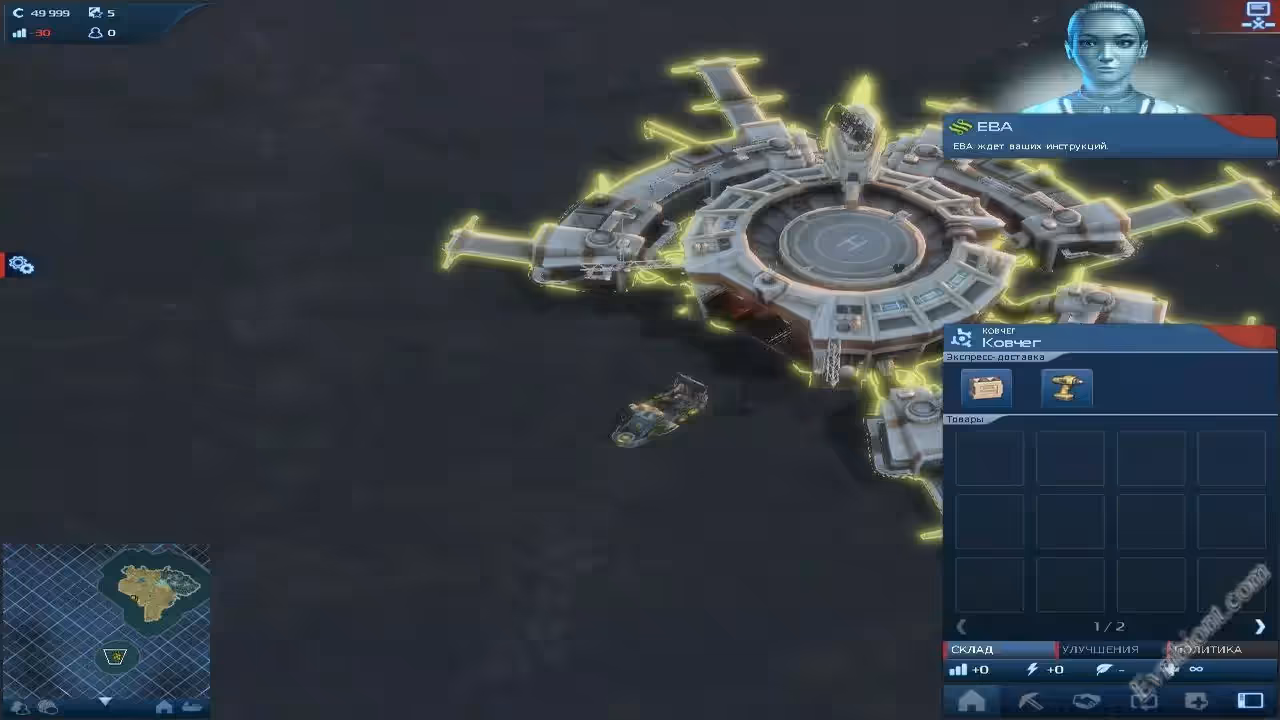Image resolution: width=1280 pixels, height=720 pixels.
Task: Select the drill tool express delivery item
Action: coord(1066,388)
